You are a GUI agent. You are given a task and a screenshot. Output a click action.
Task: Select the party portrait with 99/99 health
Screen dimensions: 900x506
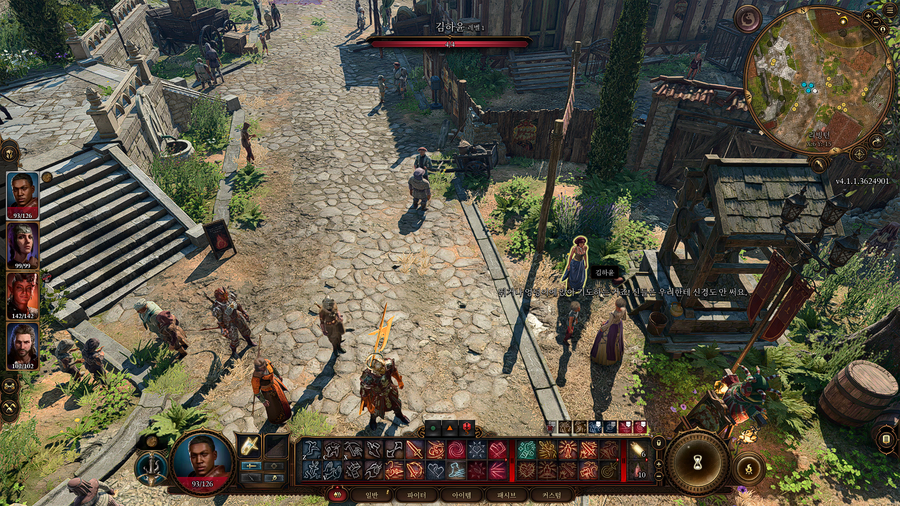coord(22,242)
